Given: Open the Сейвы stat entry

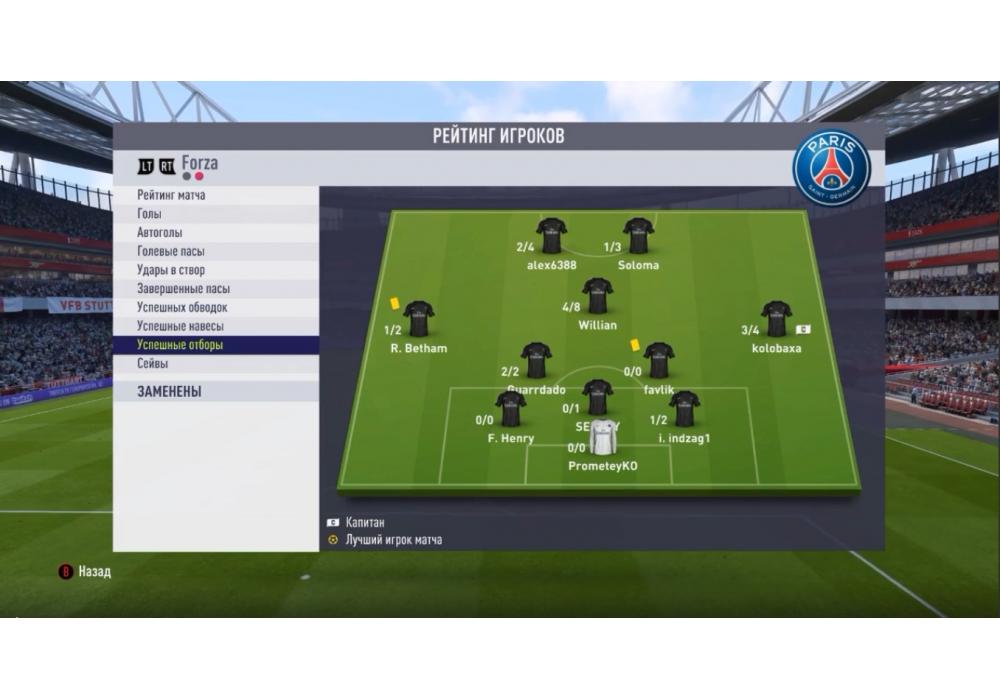Looking at the screenshot, I should click(153, 364).
